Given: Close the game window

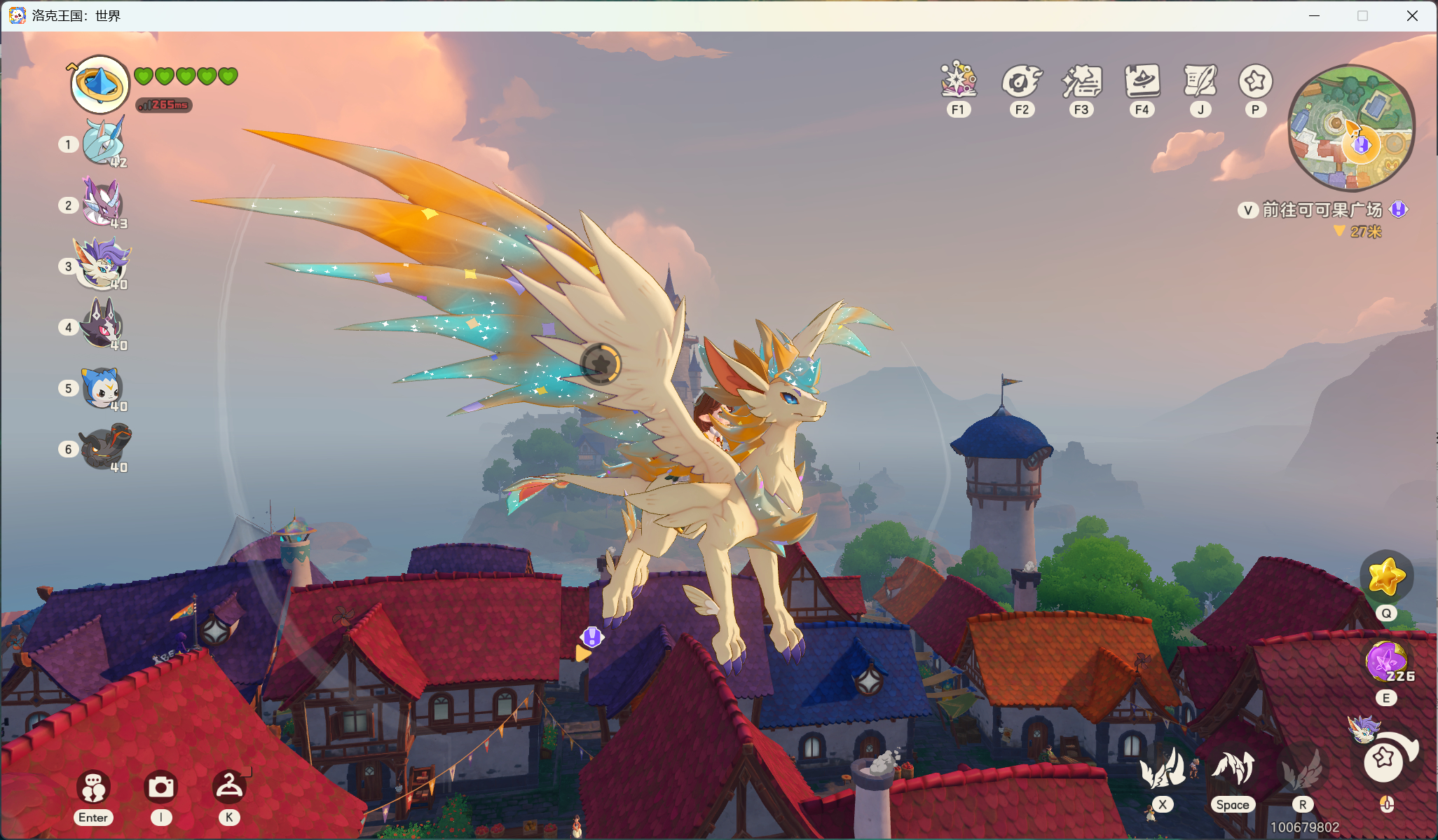Looking at the screenshot, I should (1412, 15).
